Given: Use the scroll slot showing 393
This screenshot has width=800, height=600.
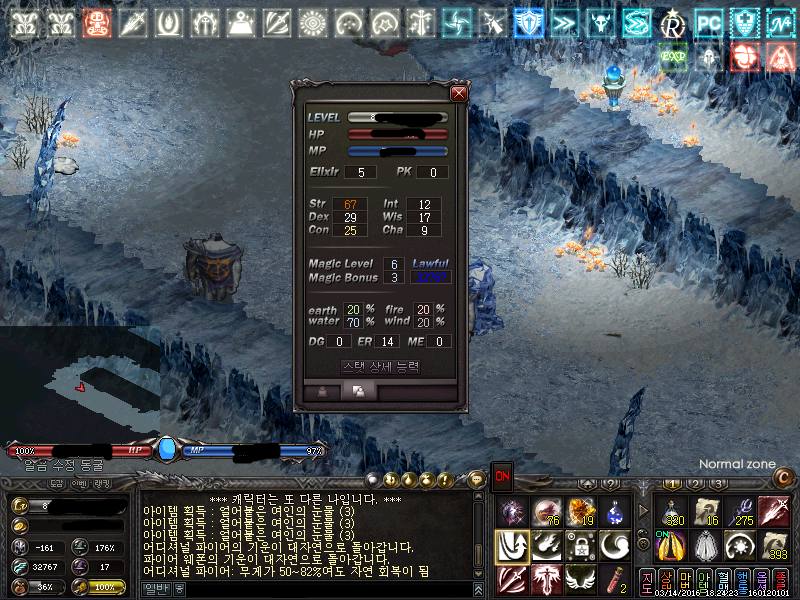Looking at the screenshot, I should pyautogui.click(x=775, y=545).
